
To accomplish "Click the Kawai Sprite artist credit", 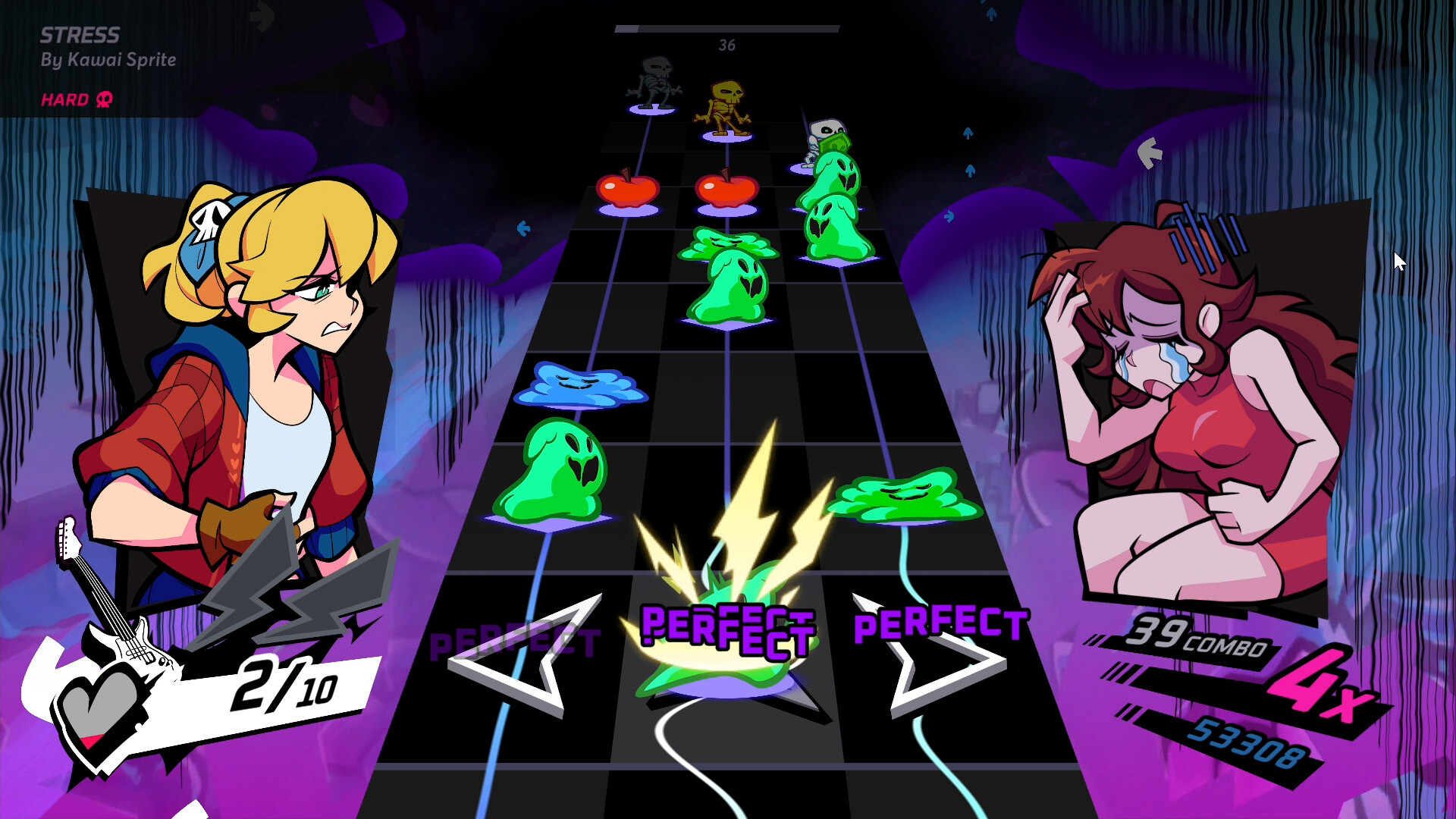I will pyautogui.click(x=110, y=61).
